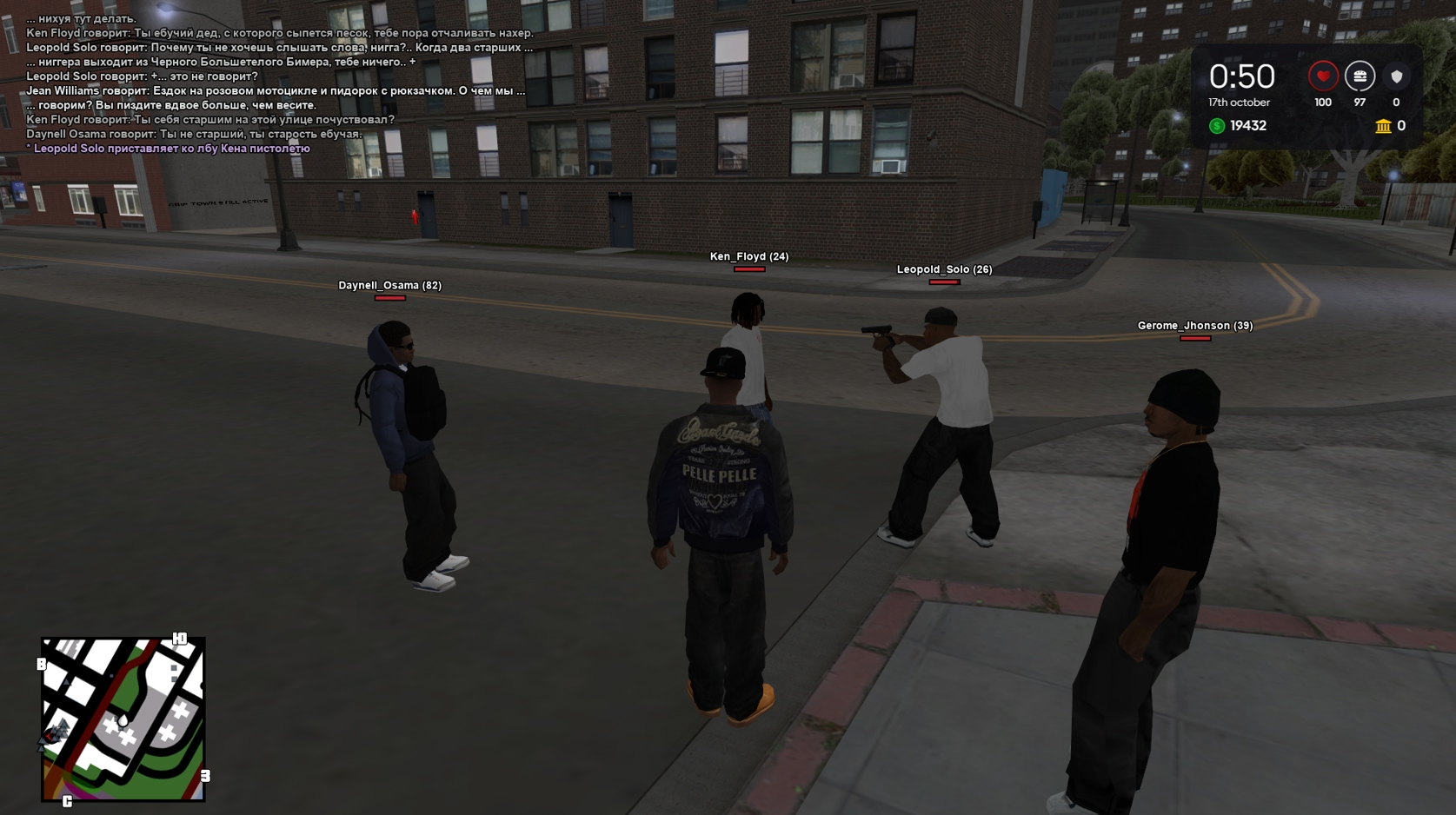Select the burger hunger icon
The image size is (1456, 815).
tap(1360, 76)
